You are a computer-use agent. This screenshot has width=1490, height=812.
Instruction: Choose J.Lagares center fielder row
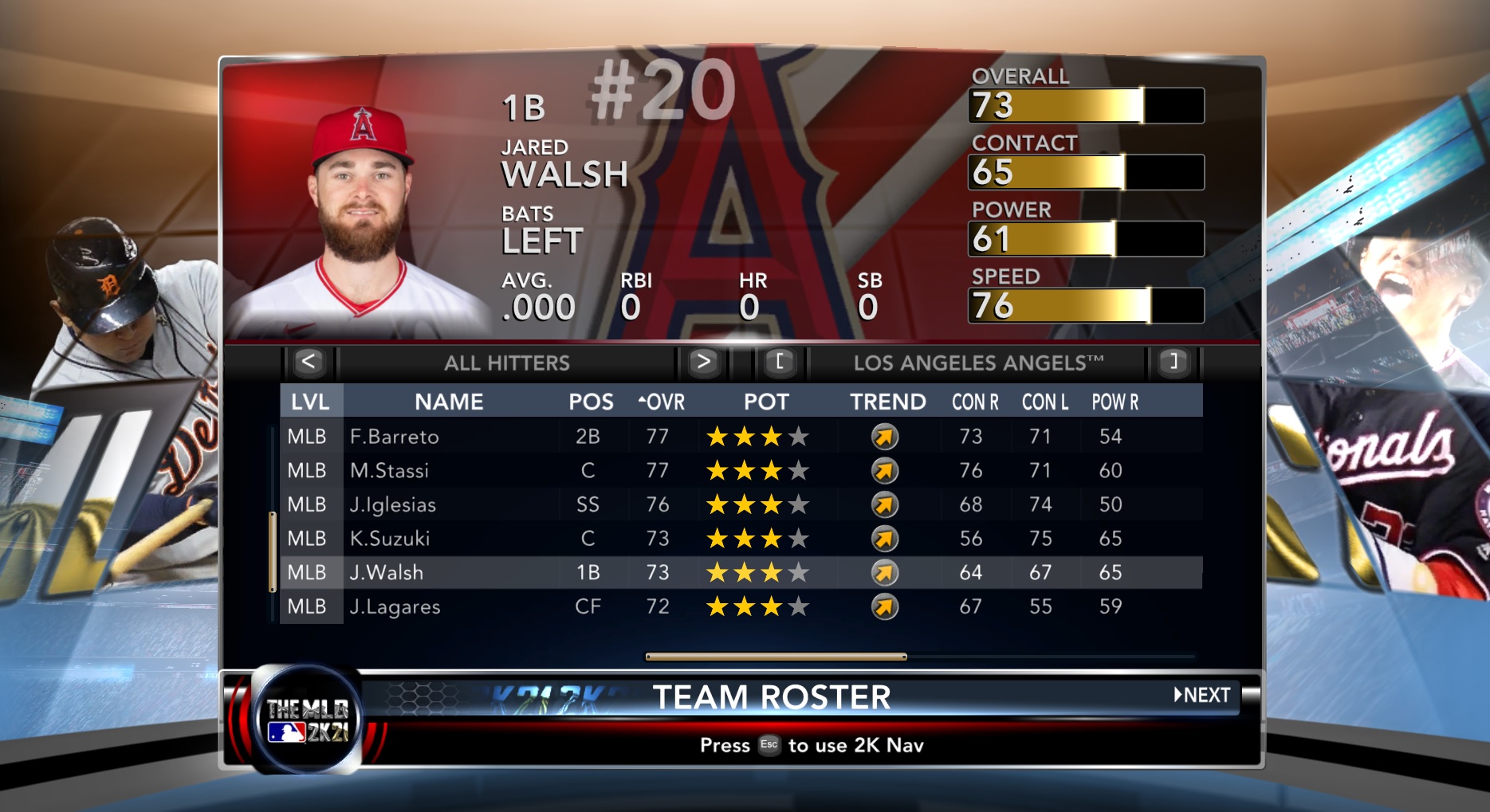395,607
